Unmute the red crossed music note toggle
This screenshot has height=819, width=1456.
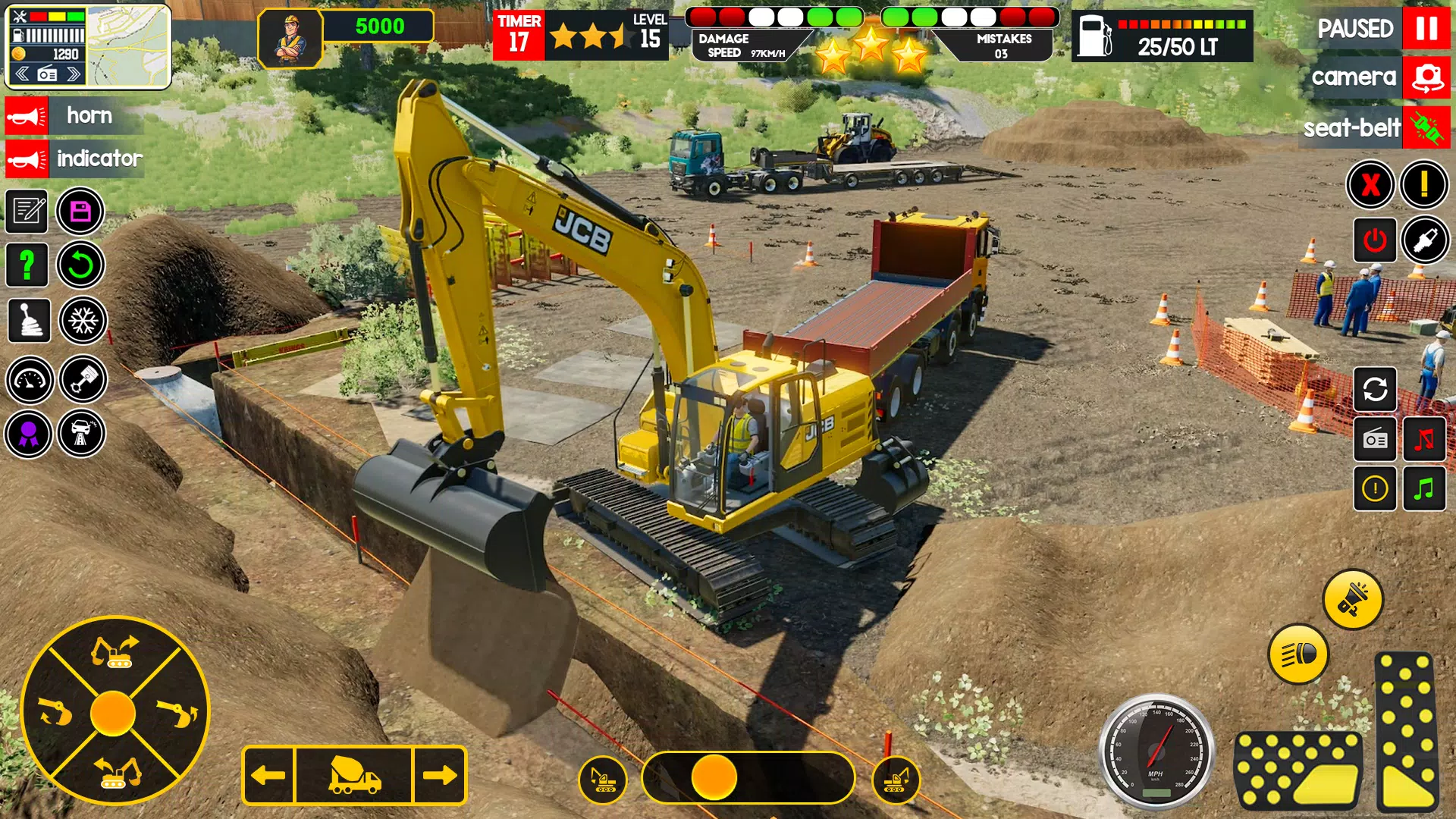1425,440
